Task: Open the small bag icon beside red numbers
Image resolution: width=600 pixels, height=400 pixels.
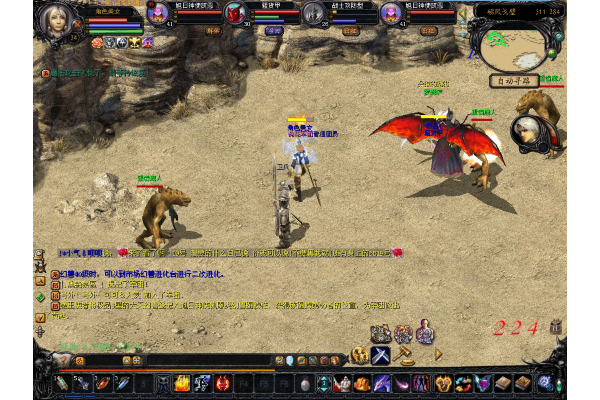Action: tap(556, 327)
